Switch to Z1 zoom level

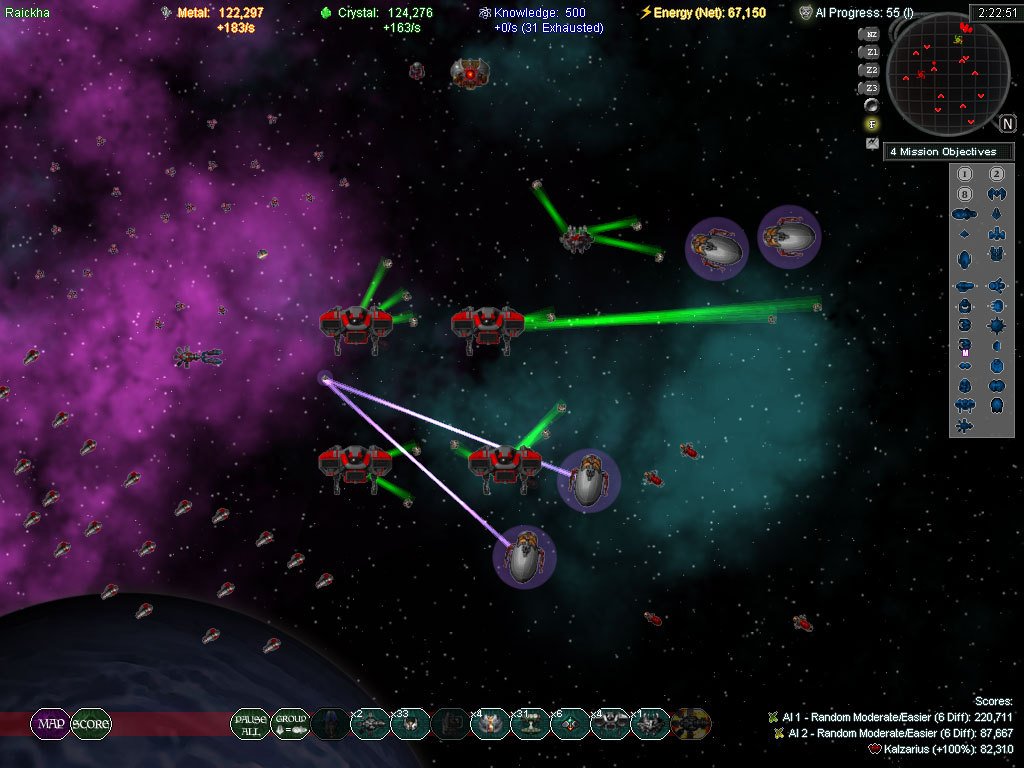(x=871, y=52)
